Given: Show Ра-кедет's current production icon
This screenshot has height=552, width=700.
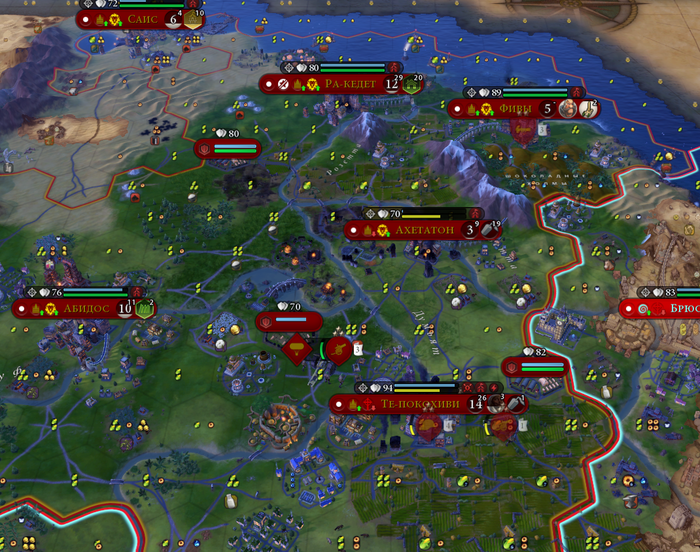Looking at the screenshot, I should pos(410,84).
